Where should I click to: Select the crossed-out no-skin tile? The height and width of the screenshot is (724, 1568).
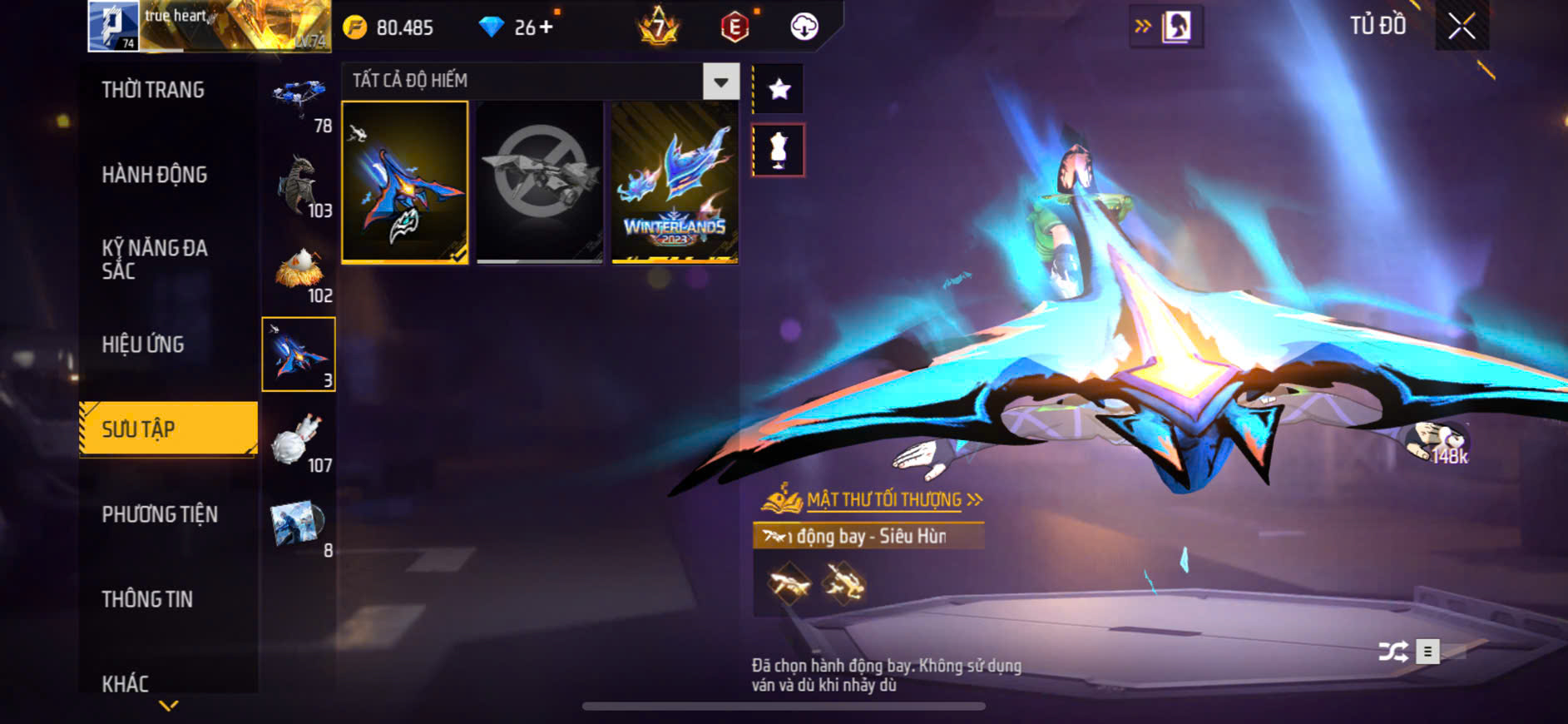[x=540, y=182]
